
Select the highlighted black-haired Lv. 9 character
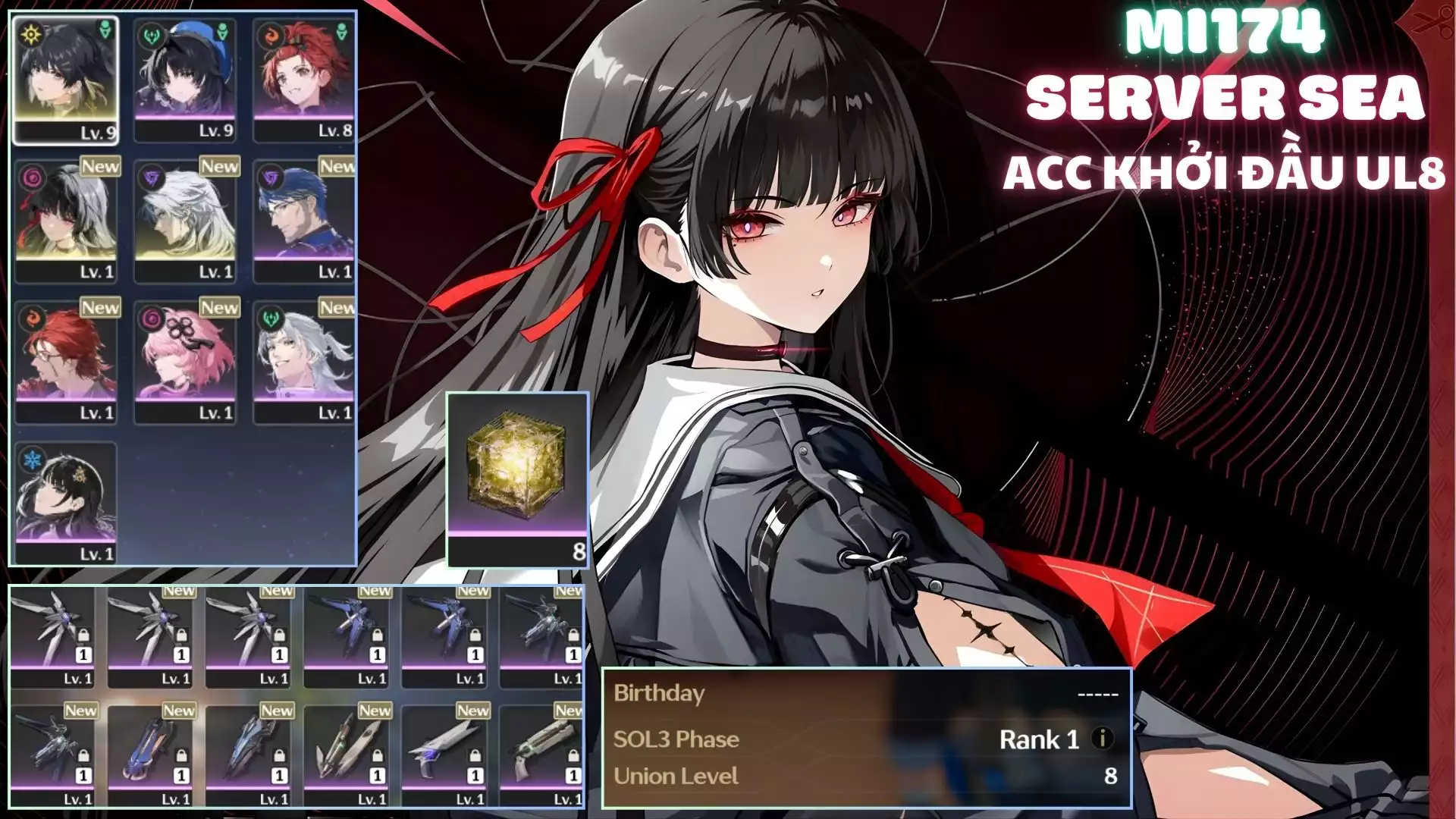(x=65, y=80)
